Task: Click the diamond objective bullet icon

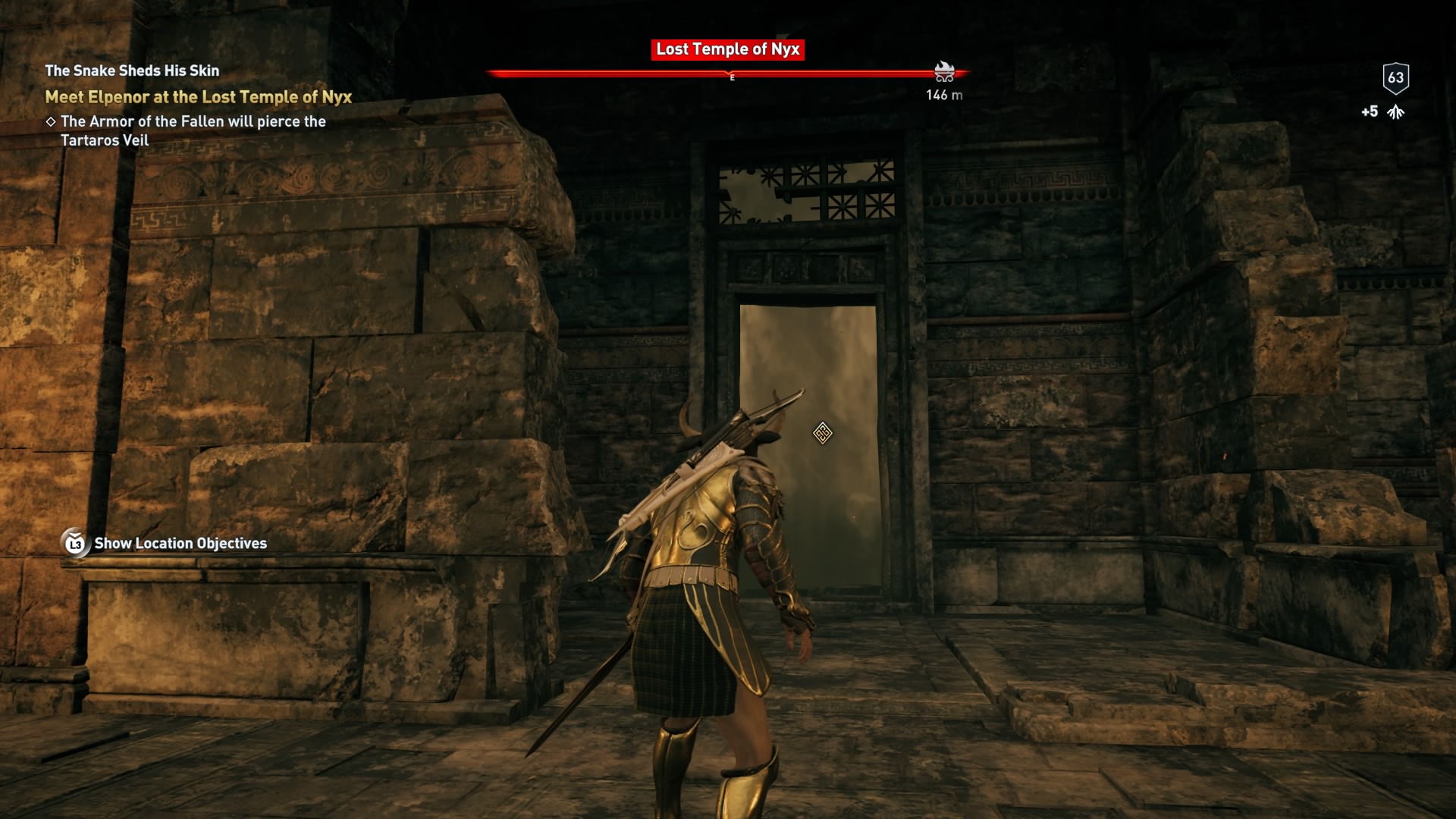Action: 52,121
